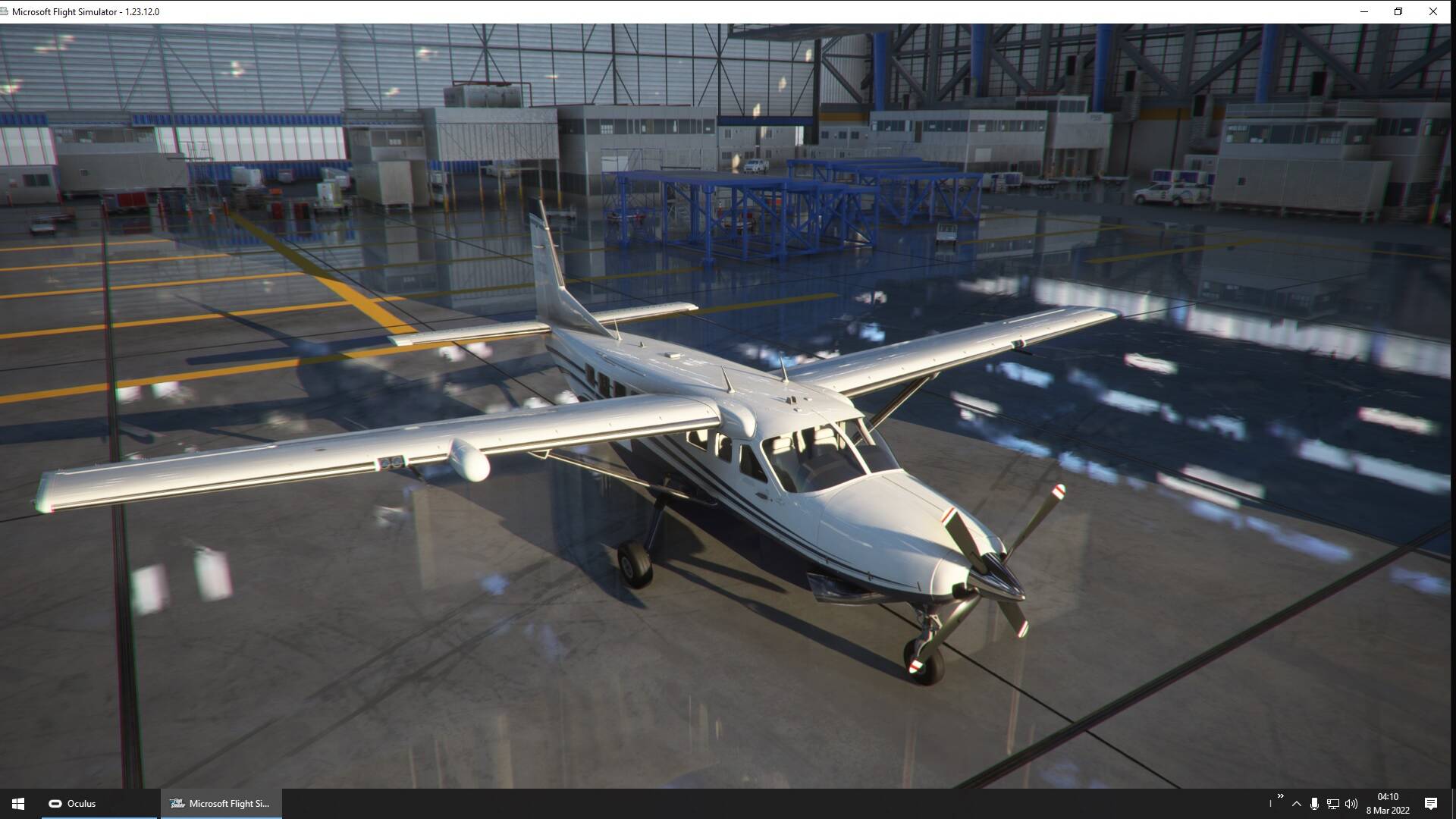This screenshot has height=819, width=1456.
Task: Restore down the Flight Simulator window
Action: (1398, 11)
